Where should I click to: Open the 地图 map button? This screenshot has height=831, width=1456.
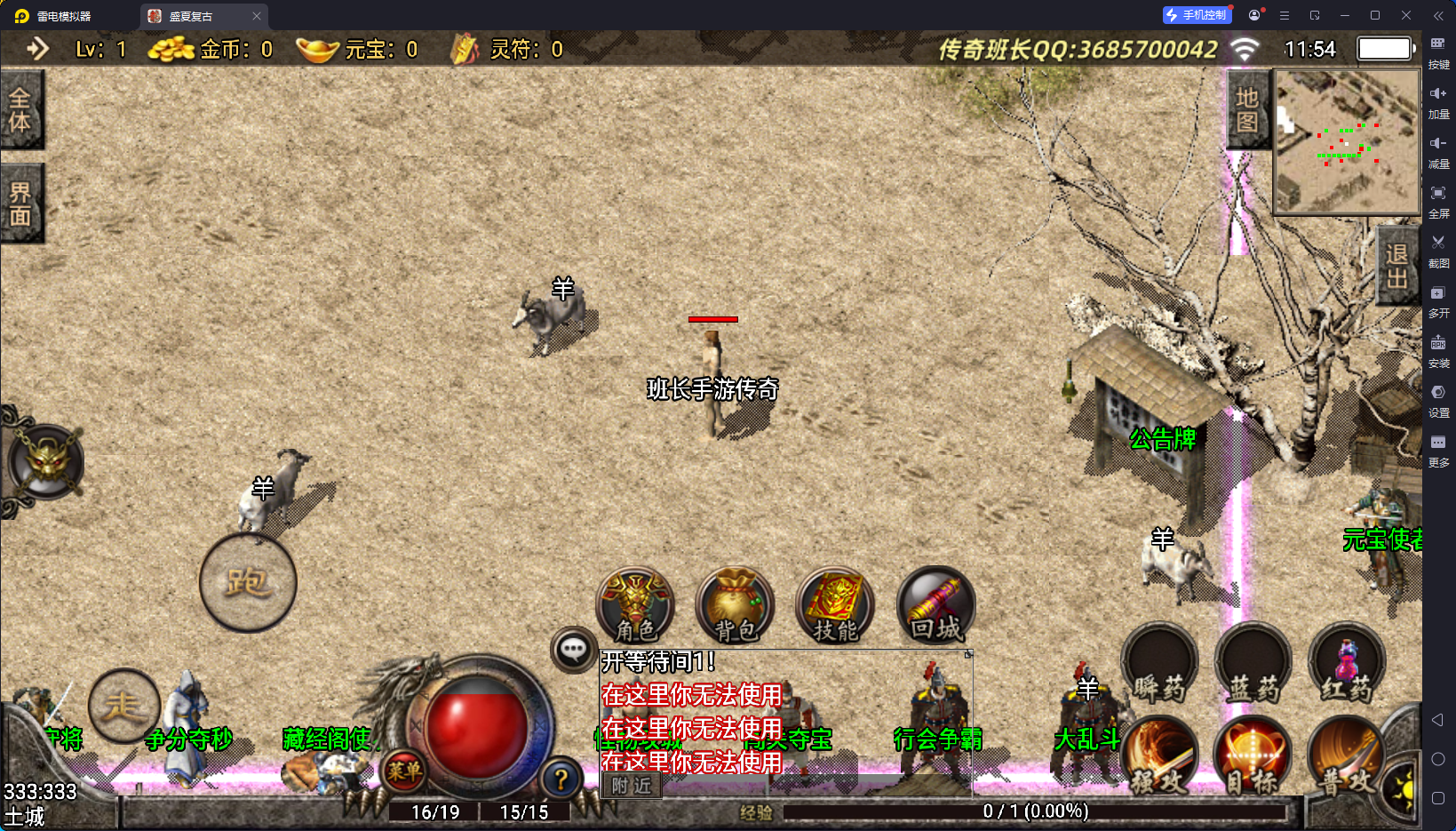pos(1247,110)
